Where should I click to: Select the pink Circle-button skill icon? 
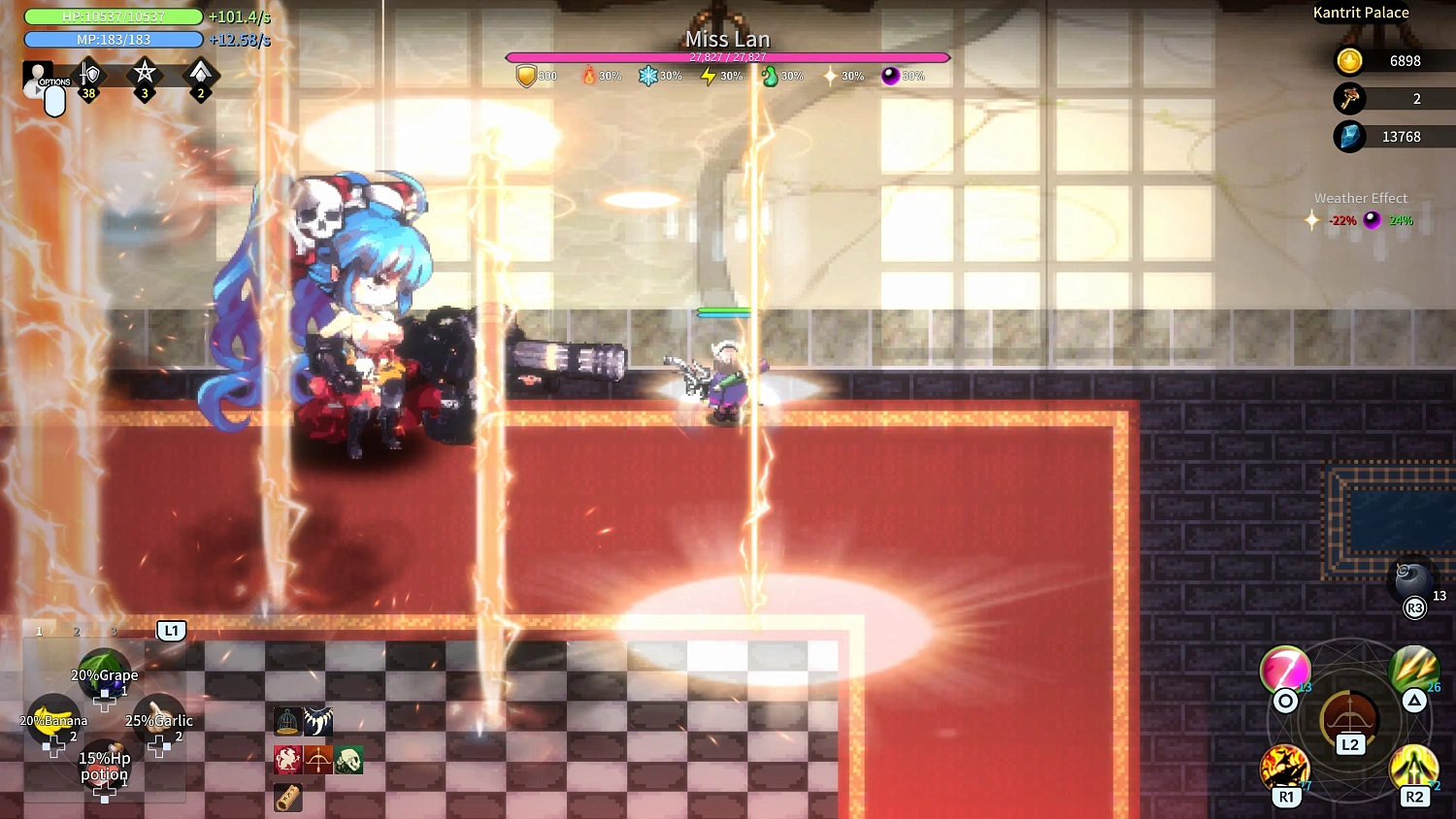click(1285, 670)
